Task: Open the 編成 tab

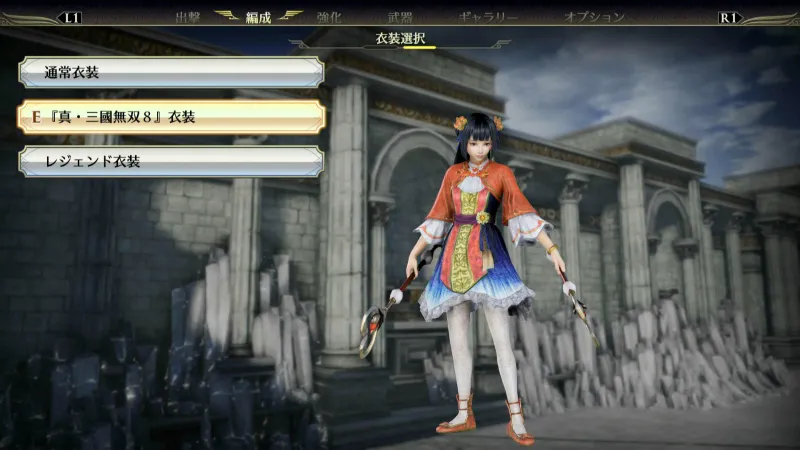Action: pos(259,17)
